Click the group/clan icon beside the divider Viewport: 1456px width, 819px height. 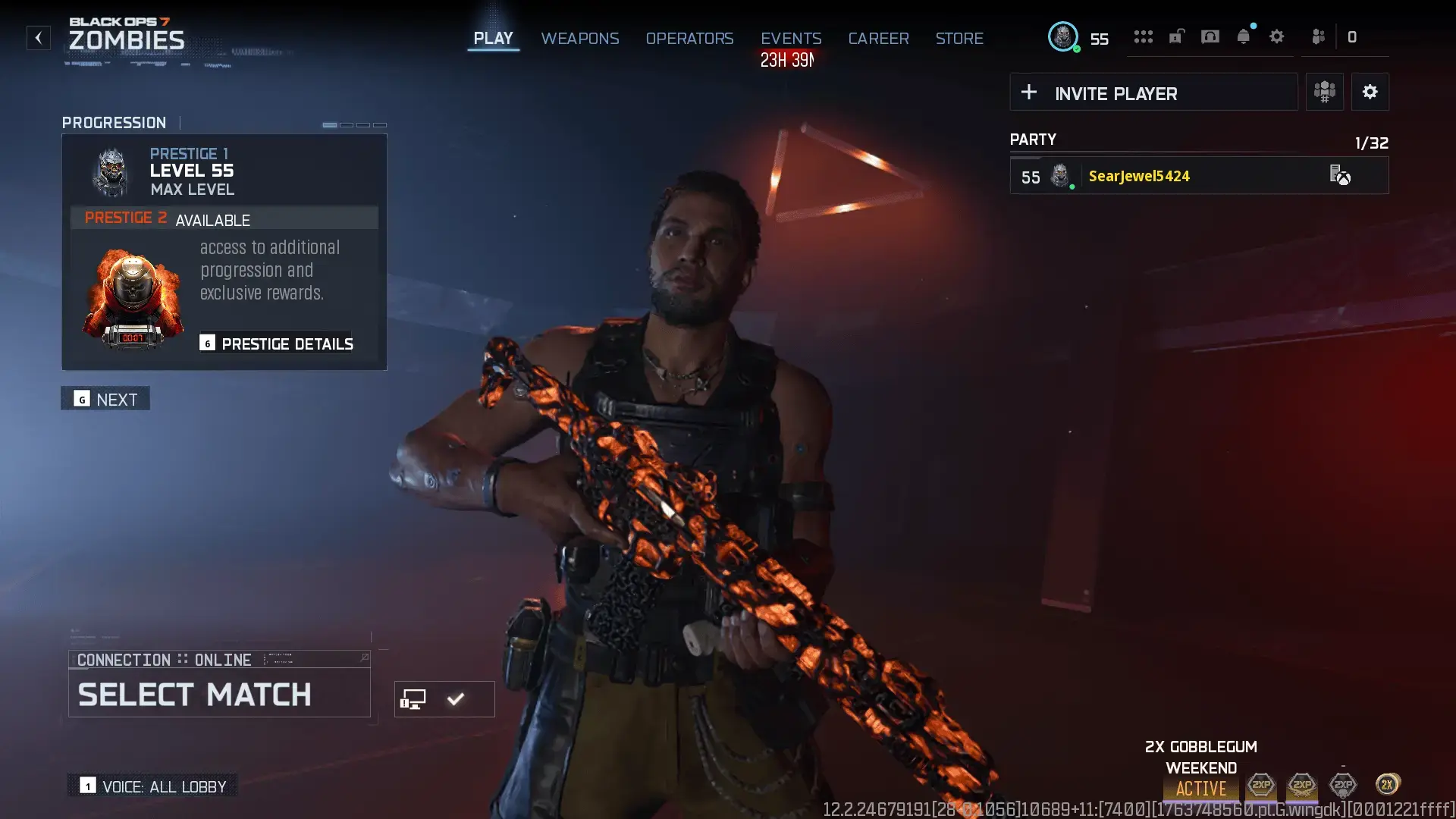[1317, 36]
